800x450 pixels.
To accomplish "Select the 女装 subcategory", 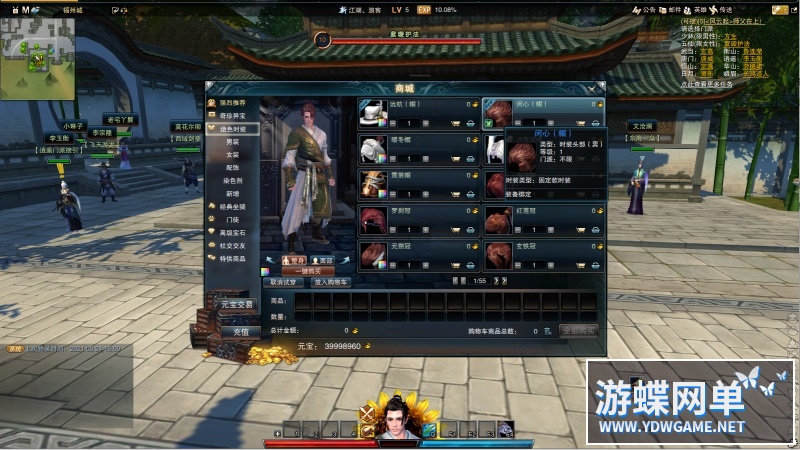I will tap(233, 155).
